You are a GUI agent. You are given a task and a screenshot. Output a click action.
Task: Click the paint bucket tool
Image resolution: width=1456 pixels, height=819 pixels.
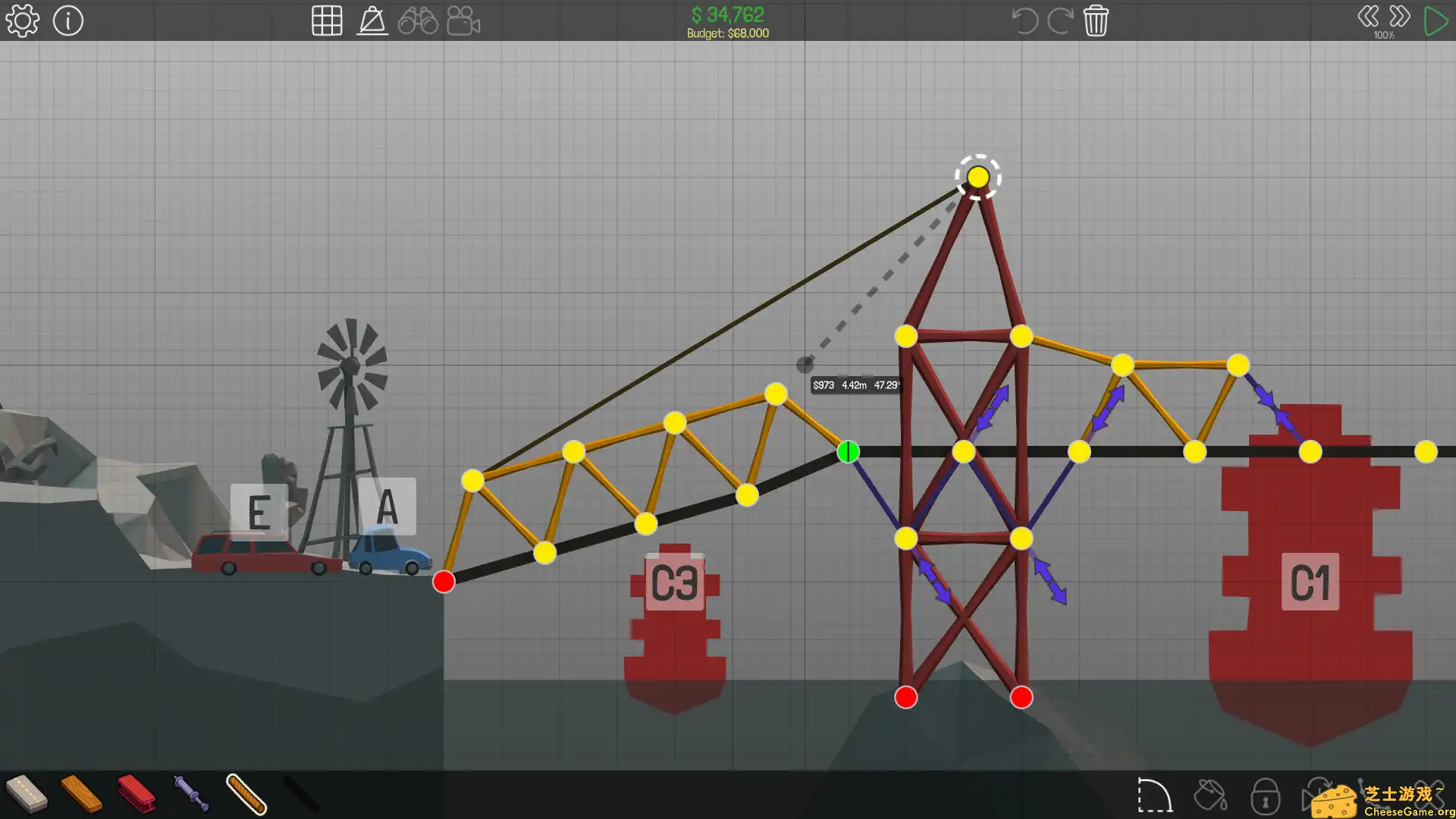click(x=1210, y=796)
